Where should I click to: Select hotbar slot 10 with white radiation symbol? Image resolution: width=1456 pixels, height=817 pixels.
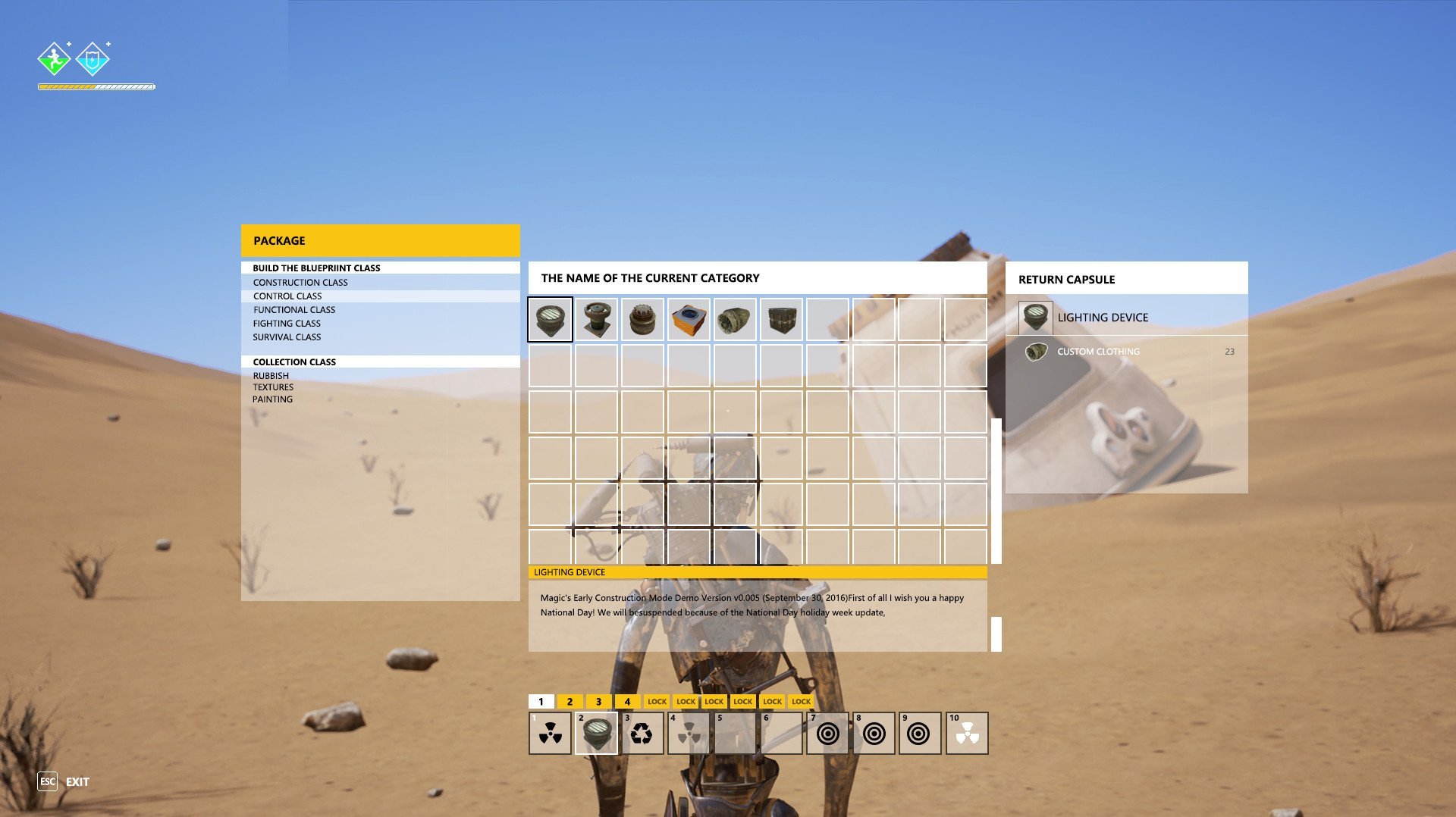967,734
